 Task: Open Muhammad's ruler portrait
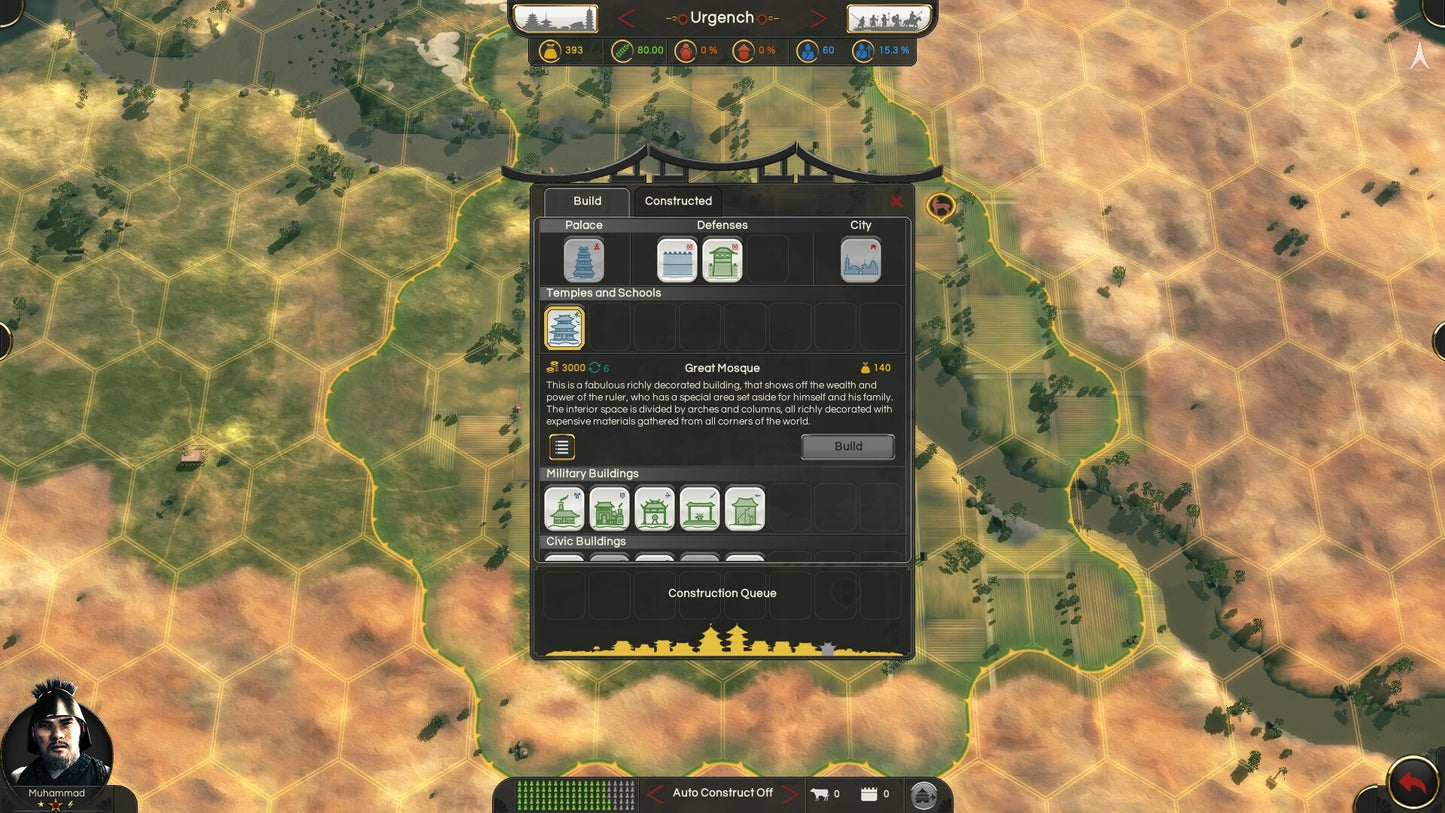58,740
